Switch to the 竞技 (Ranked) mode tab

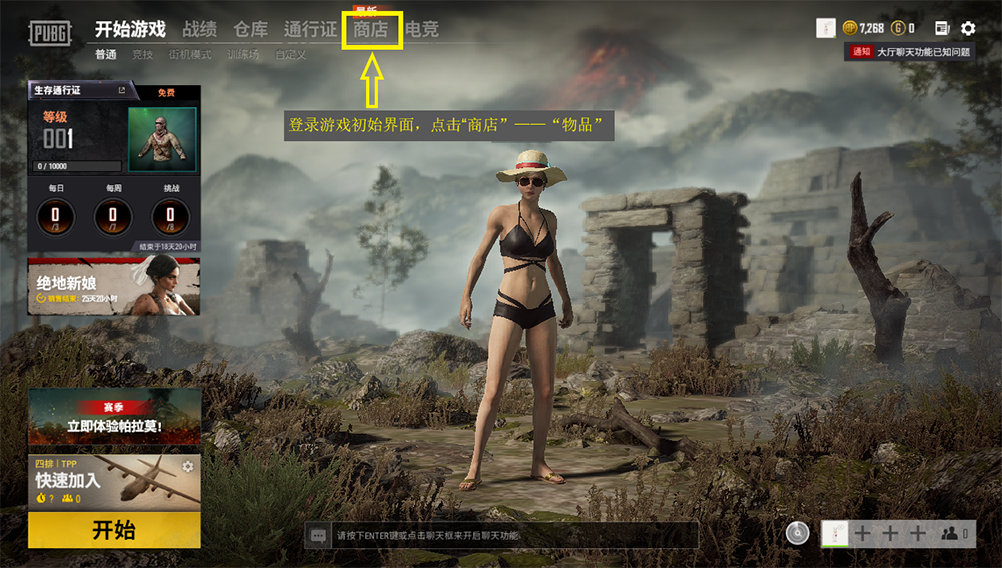click(143, 55)
